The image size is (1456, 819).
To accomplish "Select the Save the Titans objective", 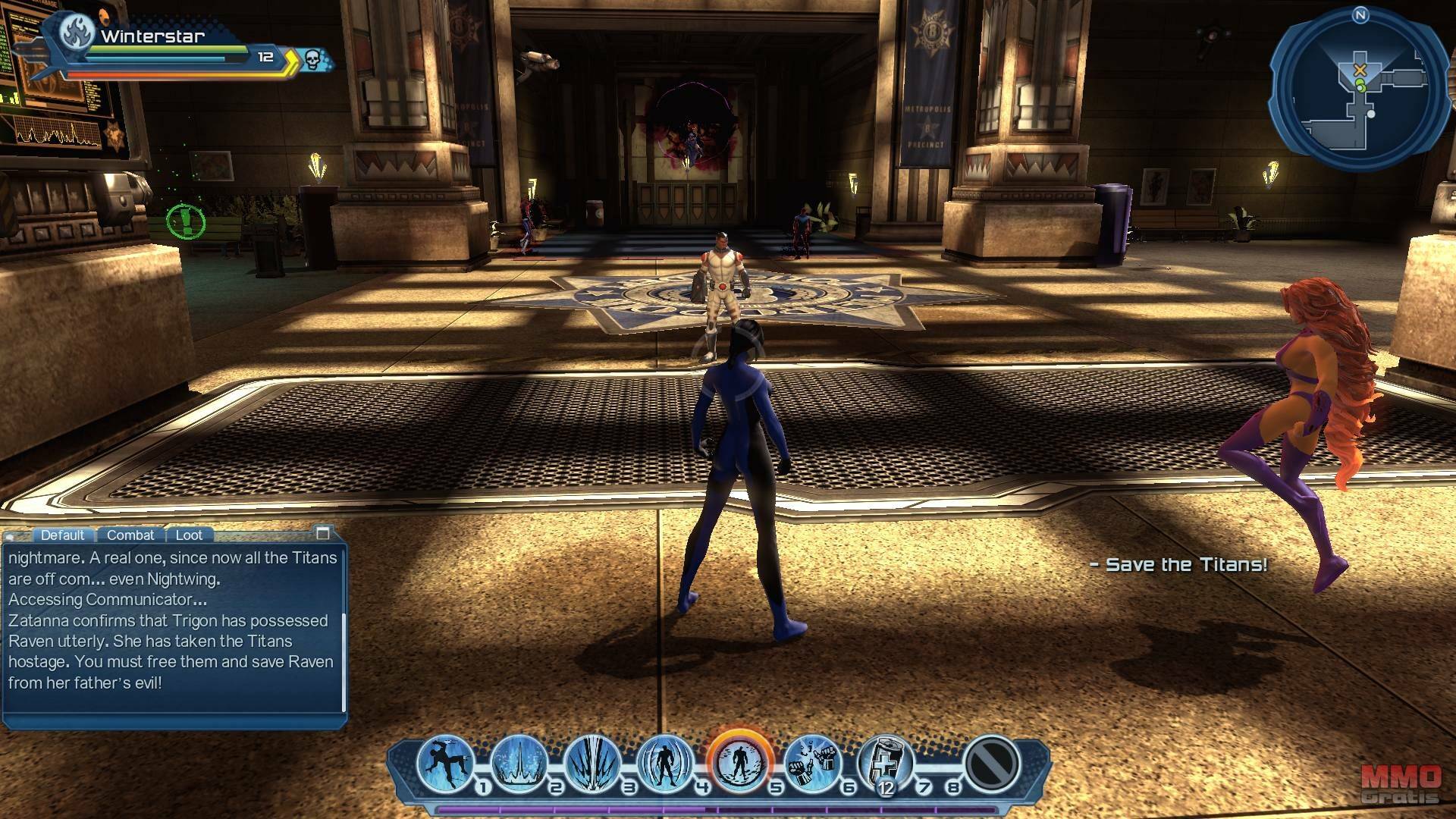I will pyautogui.click(x=1178, y=564).
